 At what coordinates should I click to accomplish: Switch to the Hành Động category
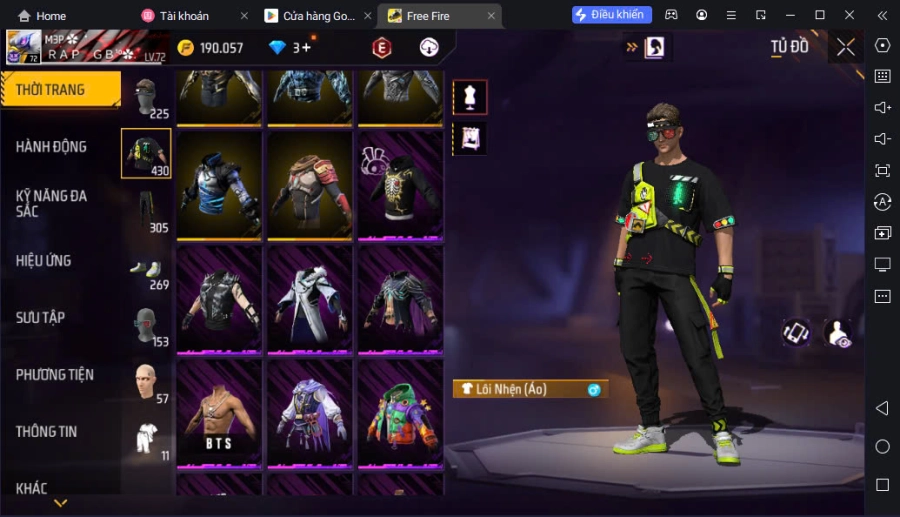coord(52,147)
